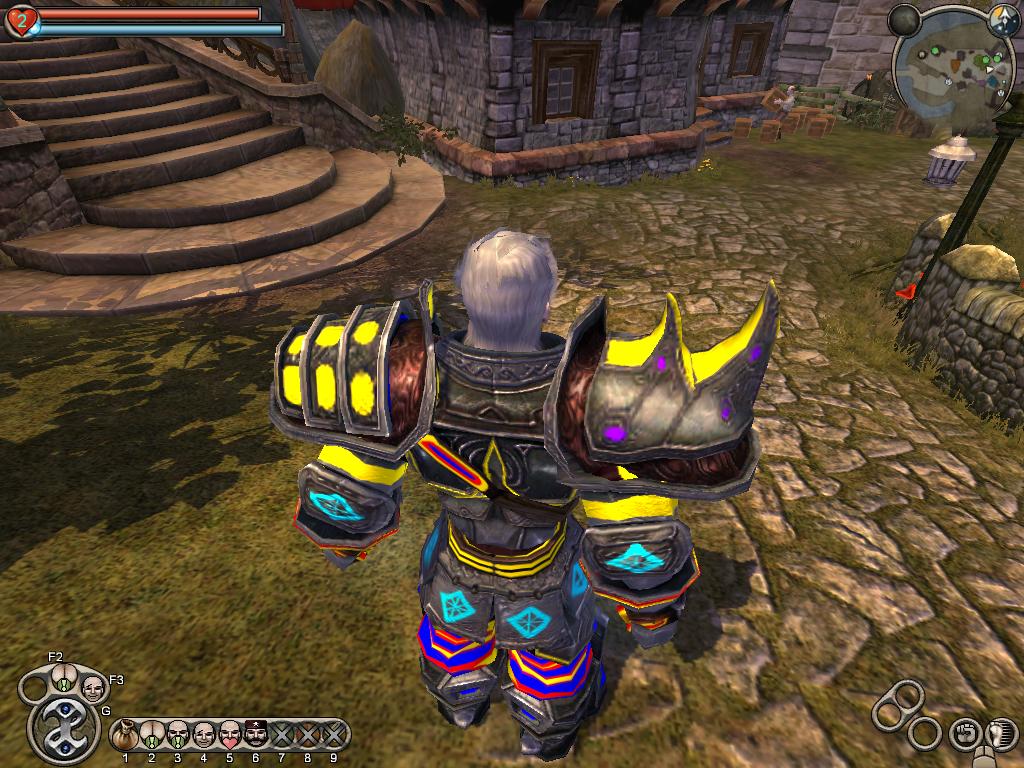The height and width of the screenshot is (768, 1024).
Task: Use the bald head expression in slot 2
Action: pos(151,736)
